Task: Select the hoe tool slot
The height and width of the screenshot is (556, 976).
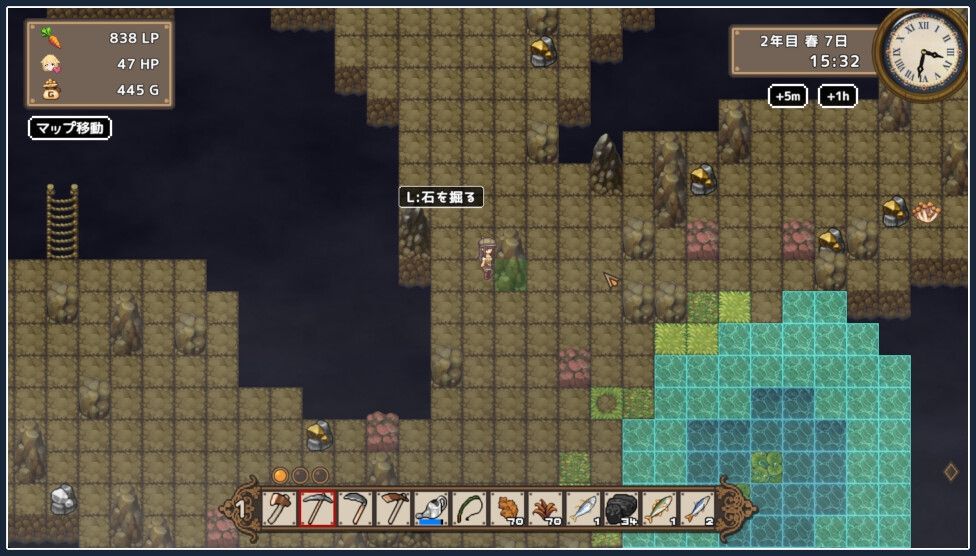Action: [393, 509]
